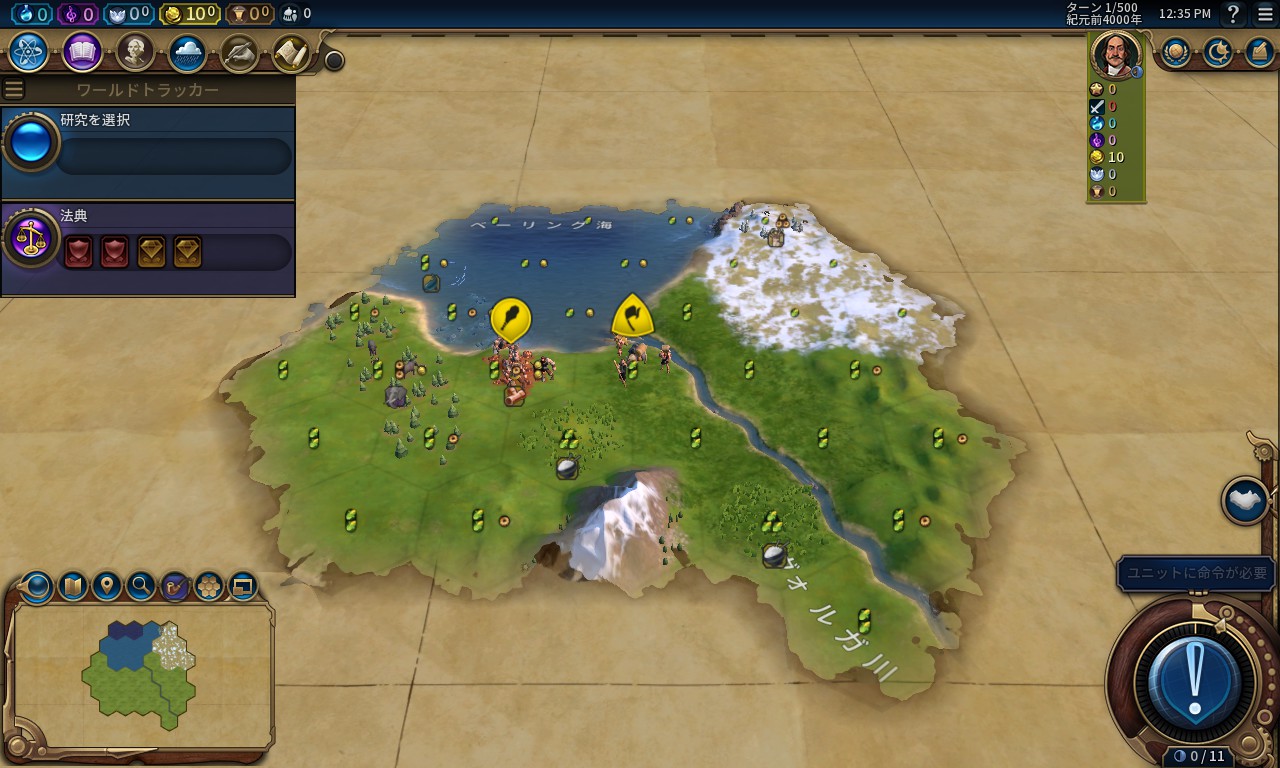This screenshot has width=1280, height=768.
Task: Open the climate rain cloud icon
Action: coord(187,52)
